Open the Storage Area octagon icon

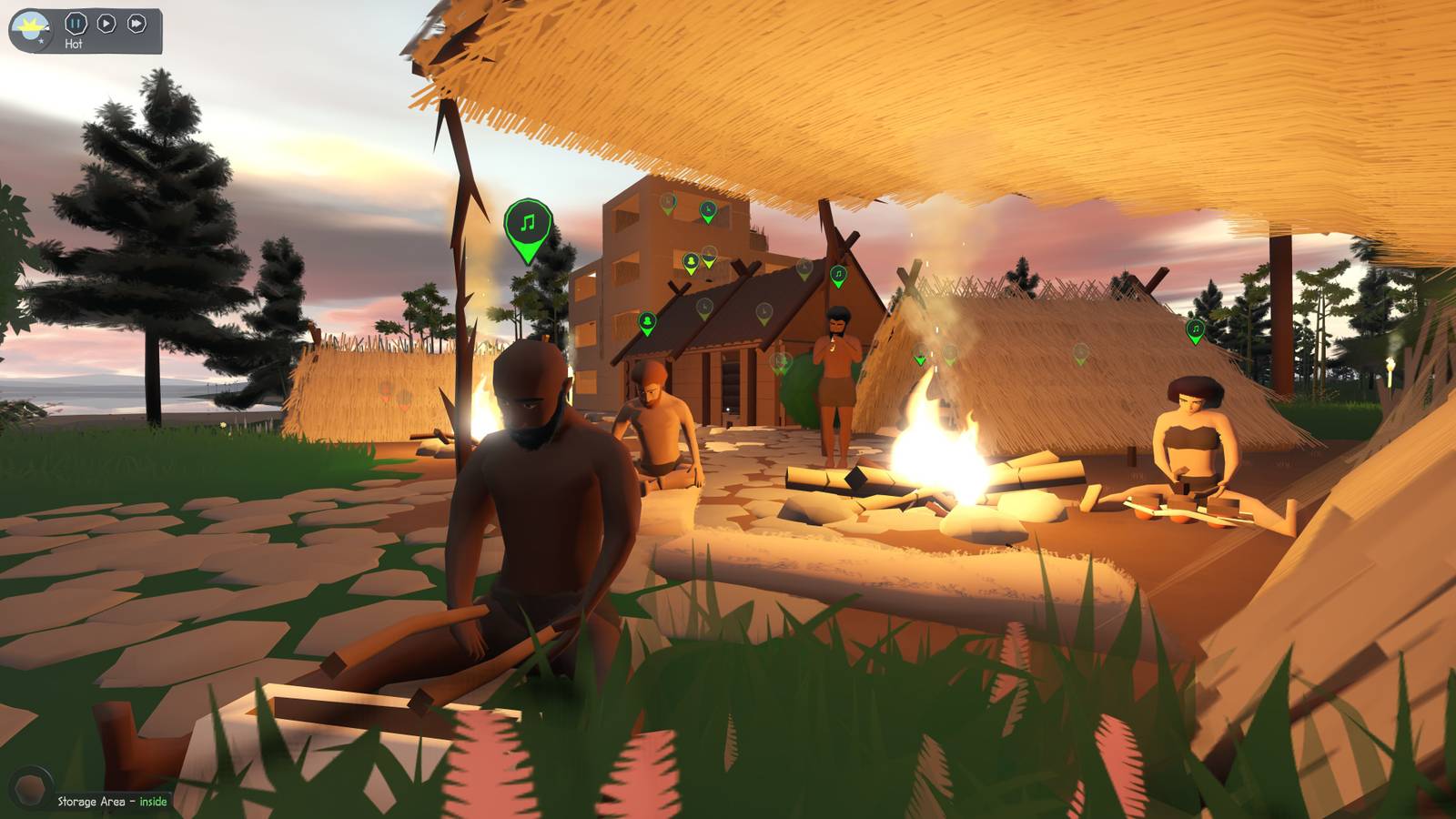point(31,785)
